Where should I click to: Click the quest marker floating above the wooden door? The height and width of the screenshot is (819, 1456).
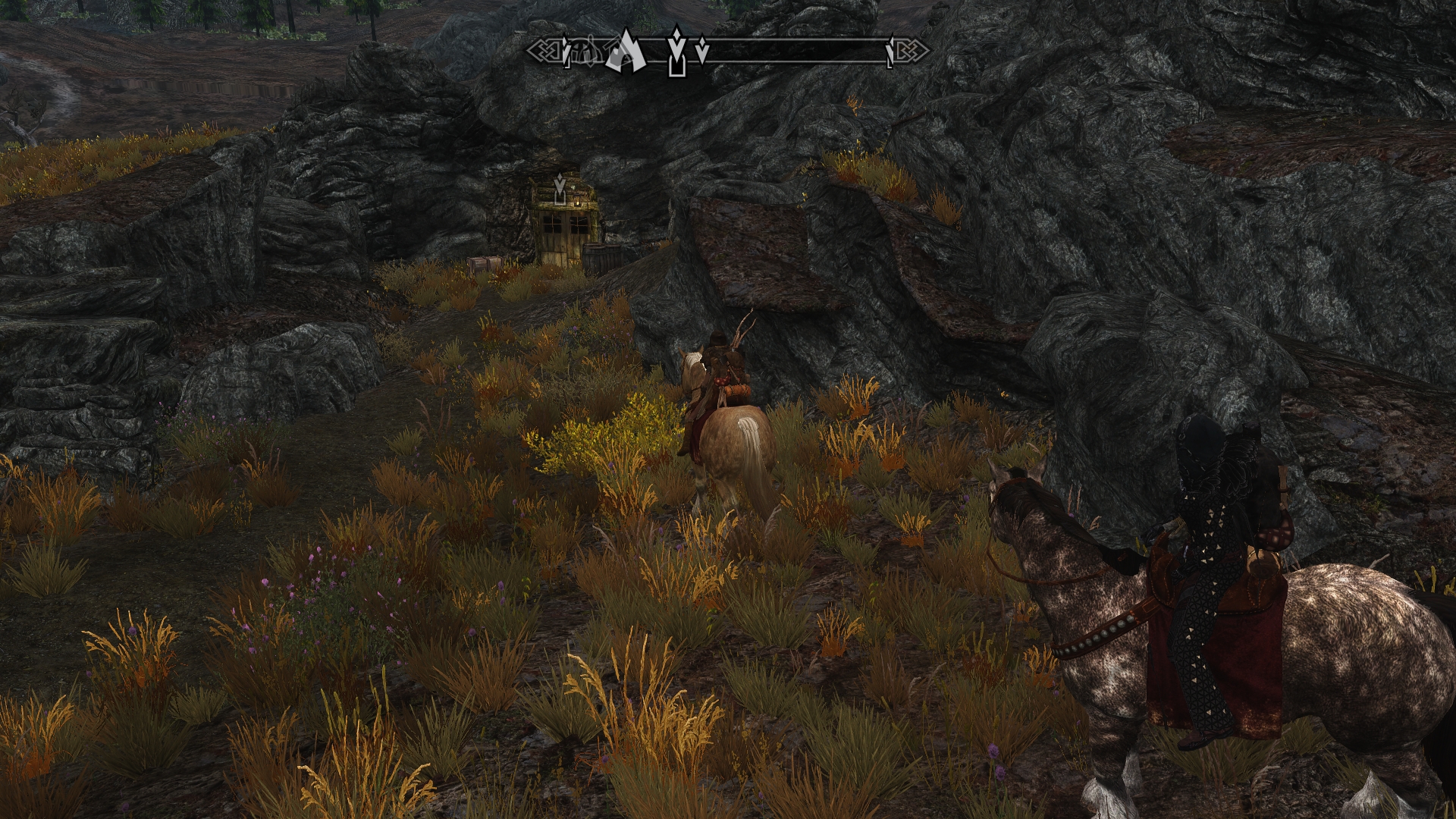point(560,189)
